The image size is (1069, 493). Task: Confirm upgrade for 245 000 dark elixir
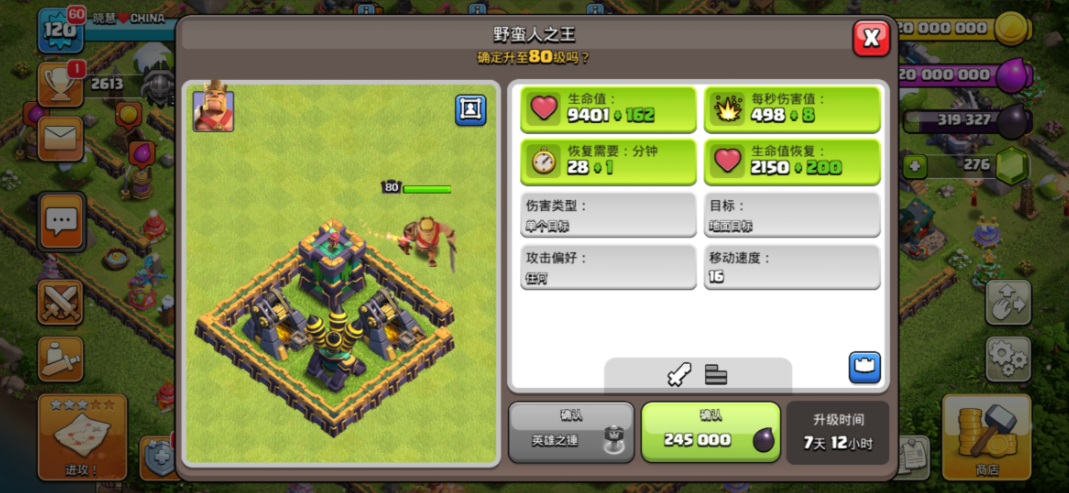tap(710, 432)
